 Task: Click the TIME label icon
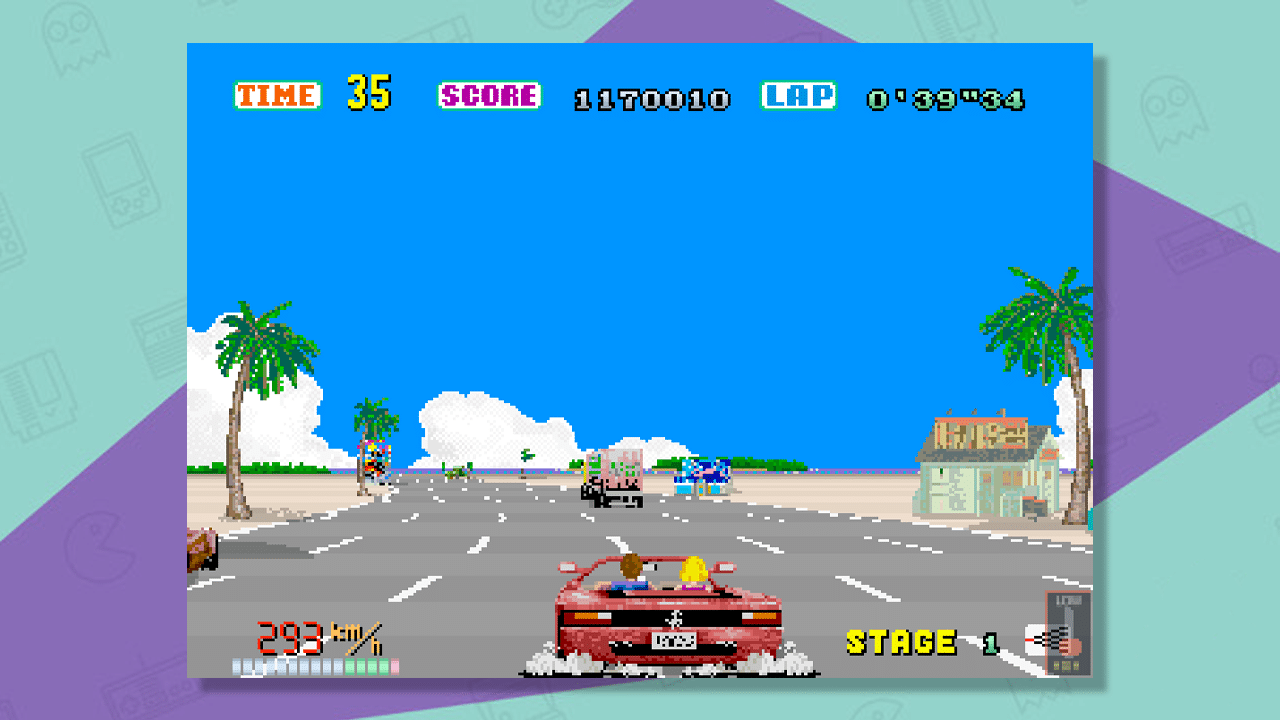(280, 97)
